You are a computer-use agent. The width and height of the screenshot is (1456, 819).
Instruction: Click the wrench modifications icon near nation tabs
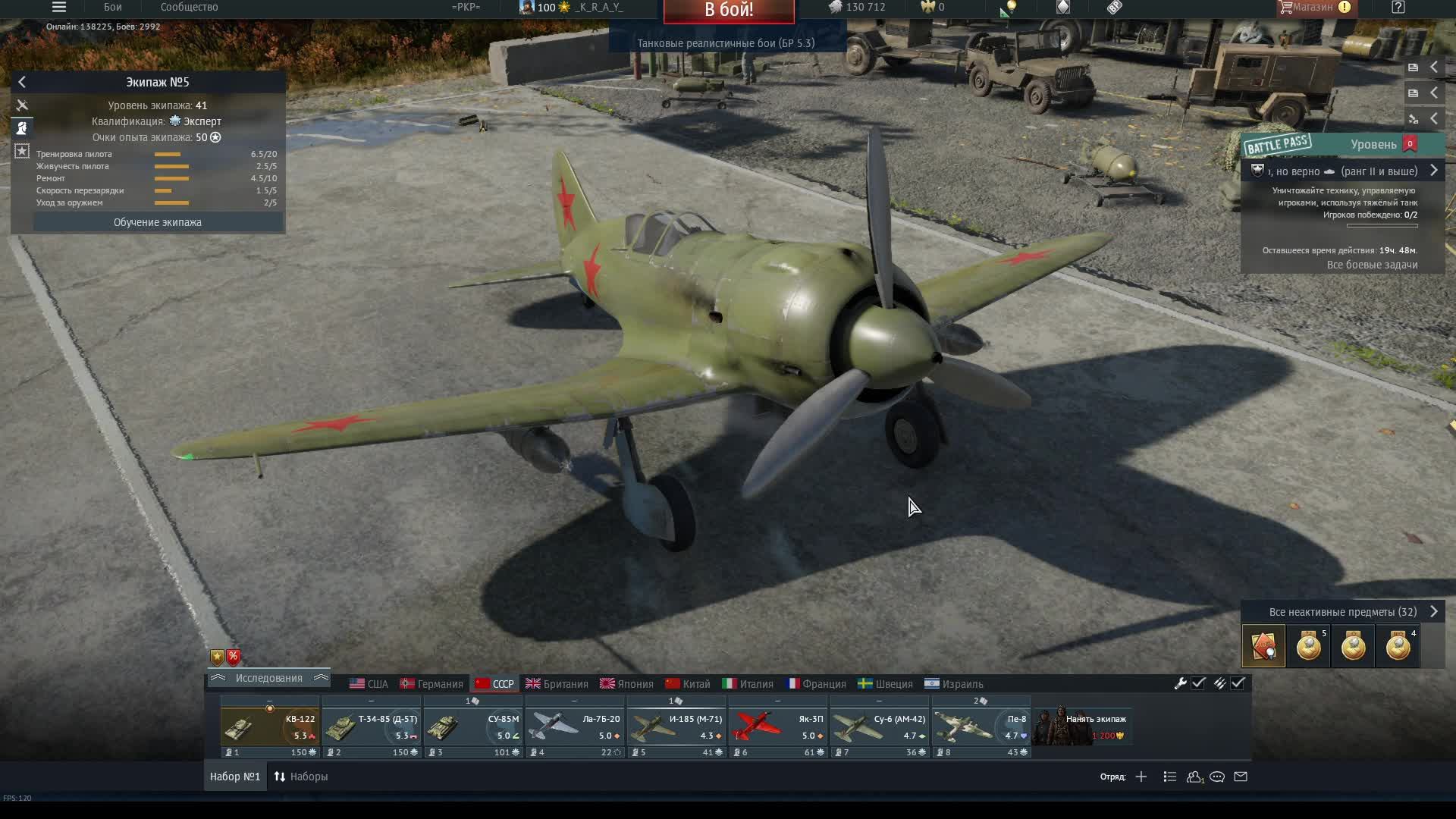click(1181, 683)
